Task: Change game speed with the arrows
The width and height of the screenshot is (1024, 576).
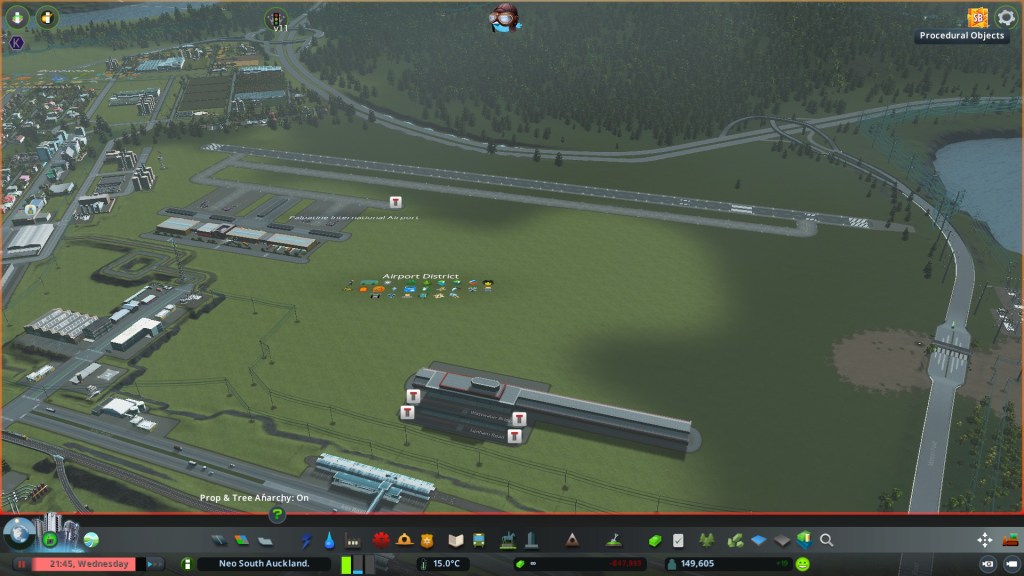Action: [155, 564]
